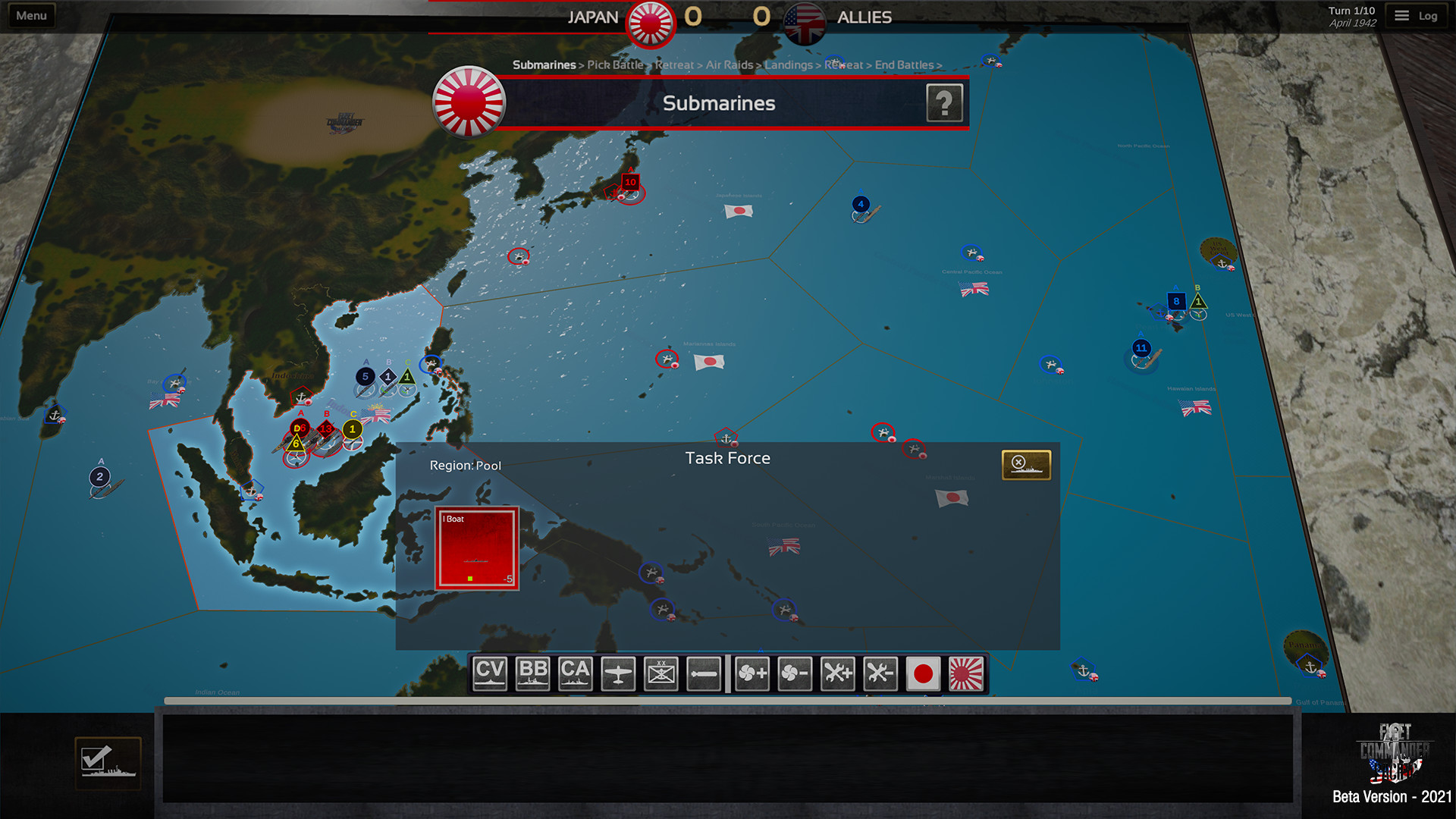The height and width of the screenshot is (819, 1456).
Task: Click the propeller-minus speed decrease icon
Action: point(795,673)
